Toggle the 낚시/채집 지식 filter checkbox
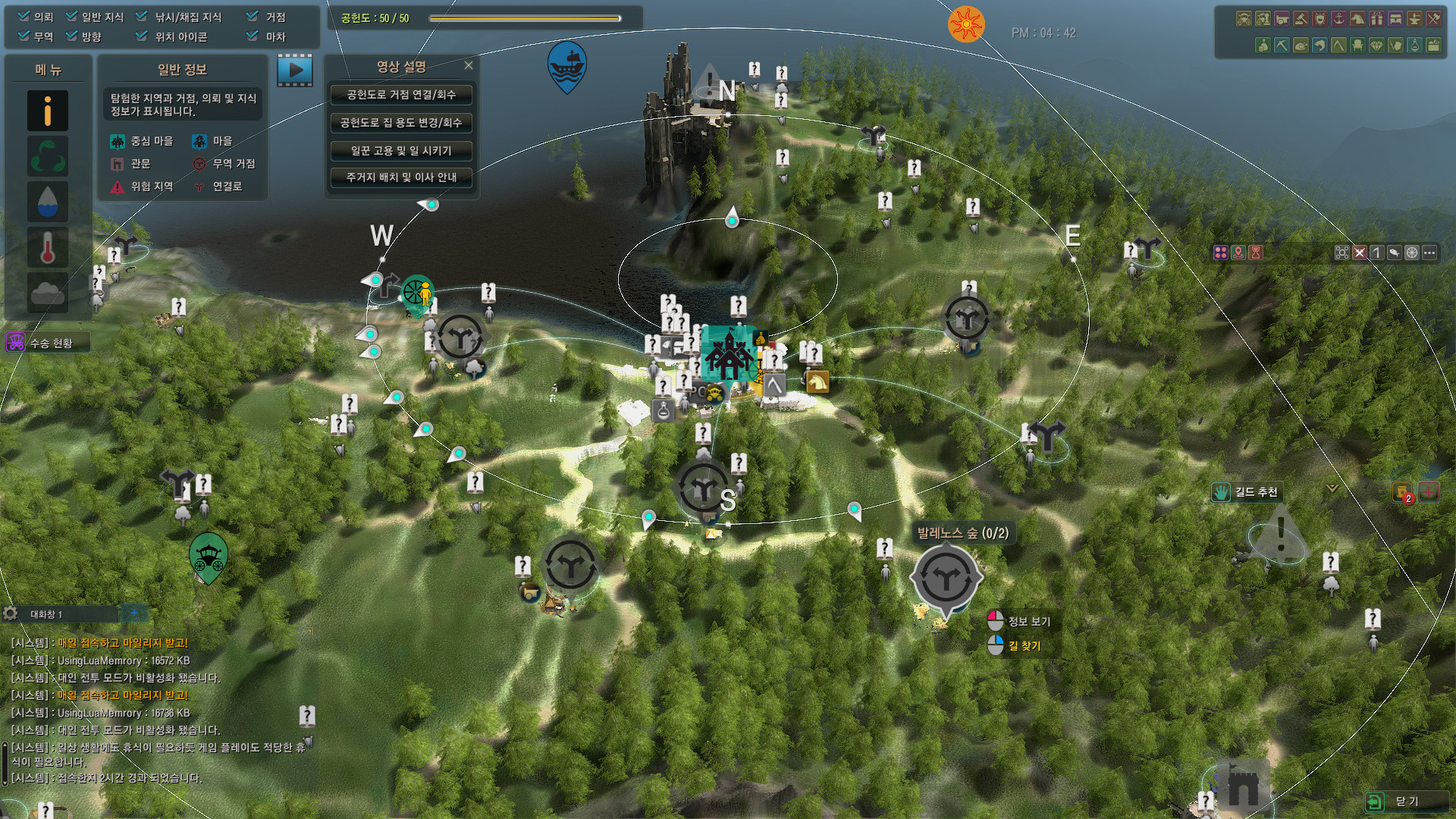This screenshot has height=819, width=1456. 142,17
